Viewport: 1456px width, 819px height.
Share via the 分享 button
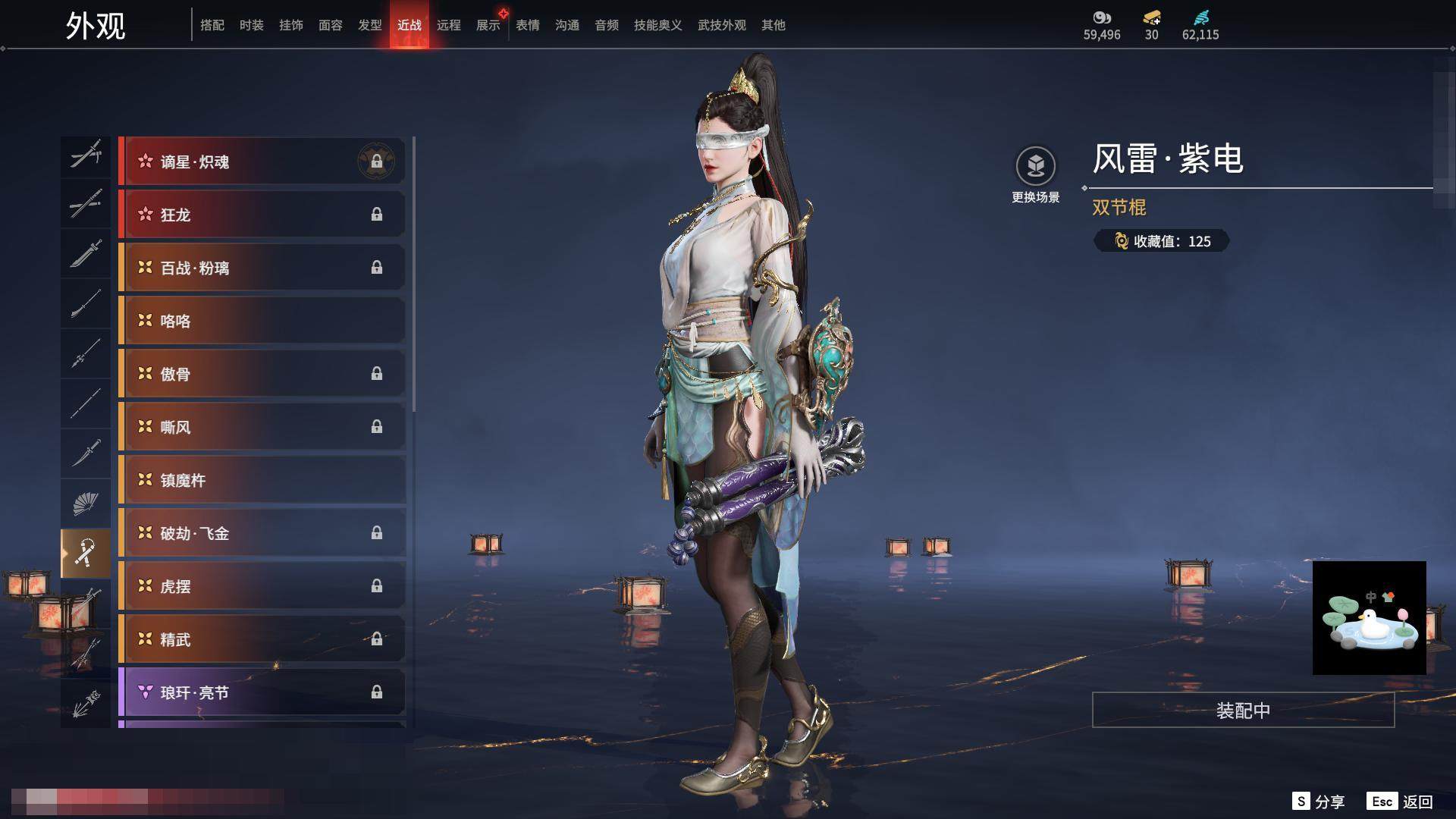click(x=1319, y=802)
